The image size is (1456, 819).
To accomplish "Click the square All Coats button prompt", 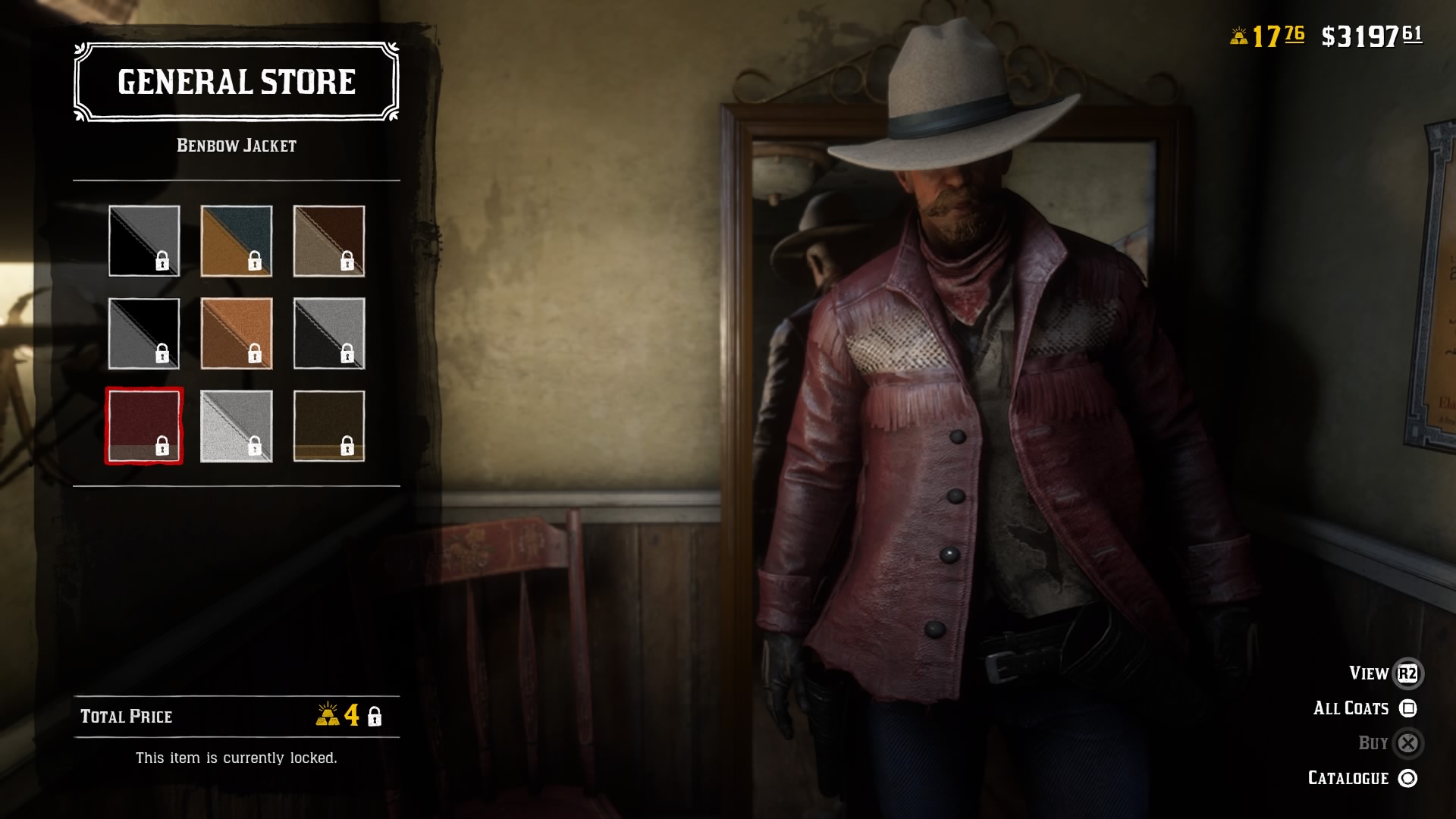I will [x=1407, y=708].
